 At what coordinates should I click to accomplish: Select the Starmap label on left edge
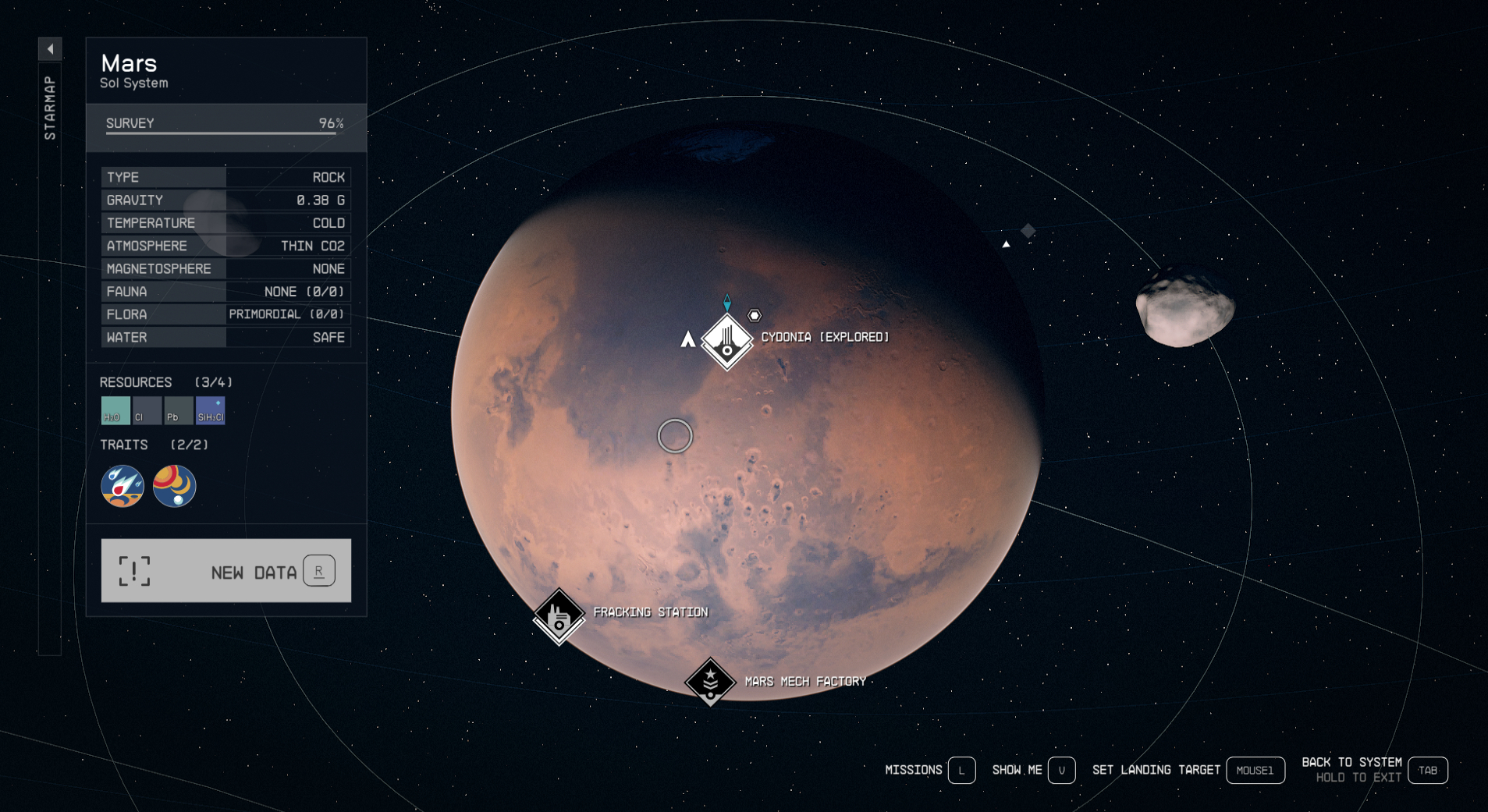51,105
